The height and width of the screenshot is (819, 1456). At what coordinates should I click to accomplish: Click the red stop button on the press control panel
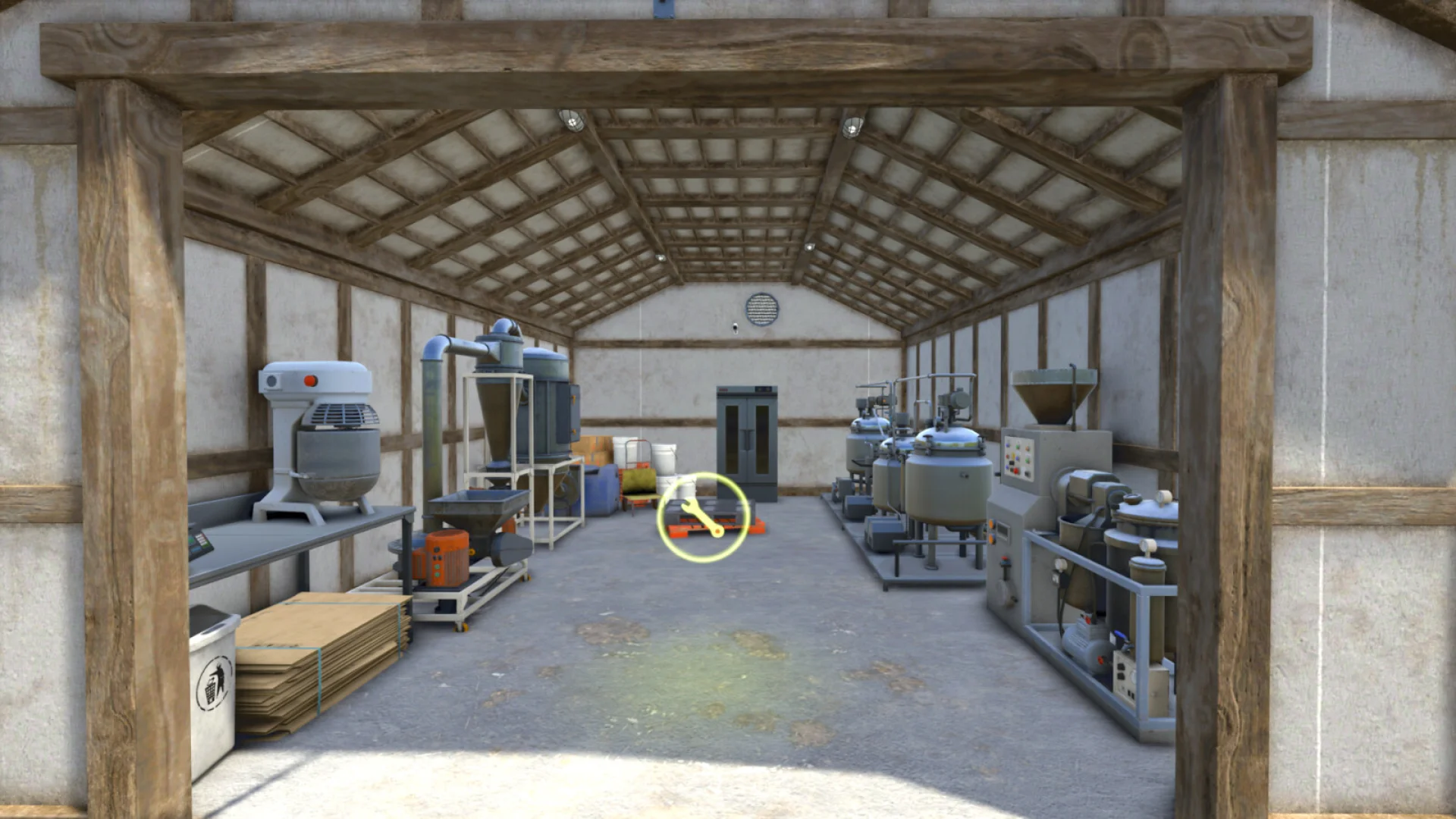tap(1016, 471)
